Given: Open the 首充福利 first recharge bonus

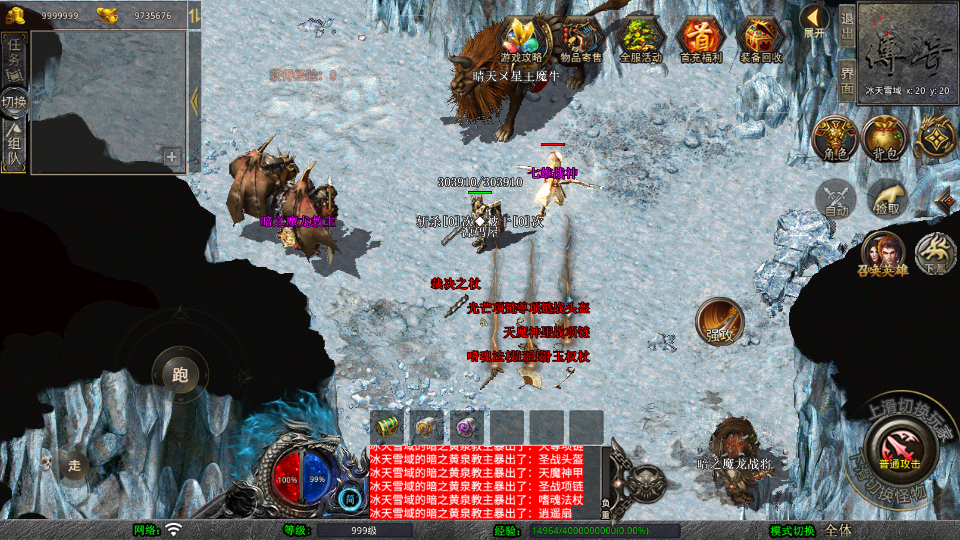Looking at the screenshot, I should click(701, 39).
